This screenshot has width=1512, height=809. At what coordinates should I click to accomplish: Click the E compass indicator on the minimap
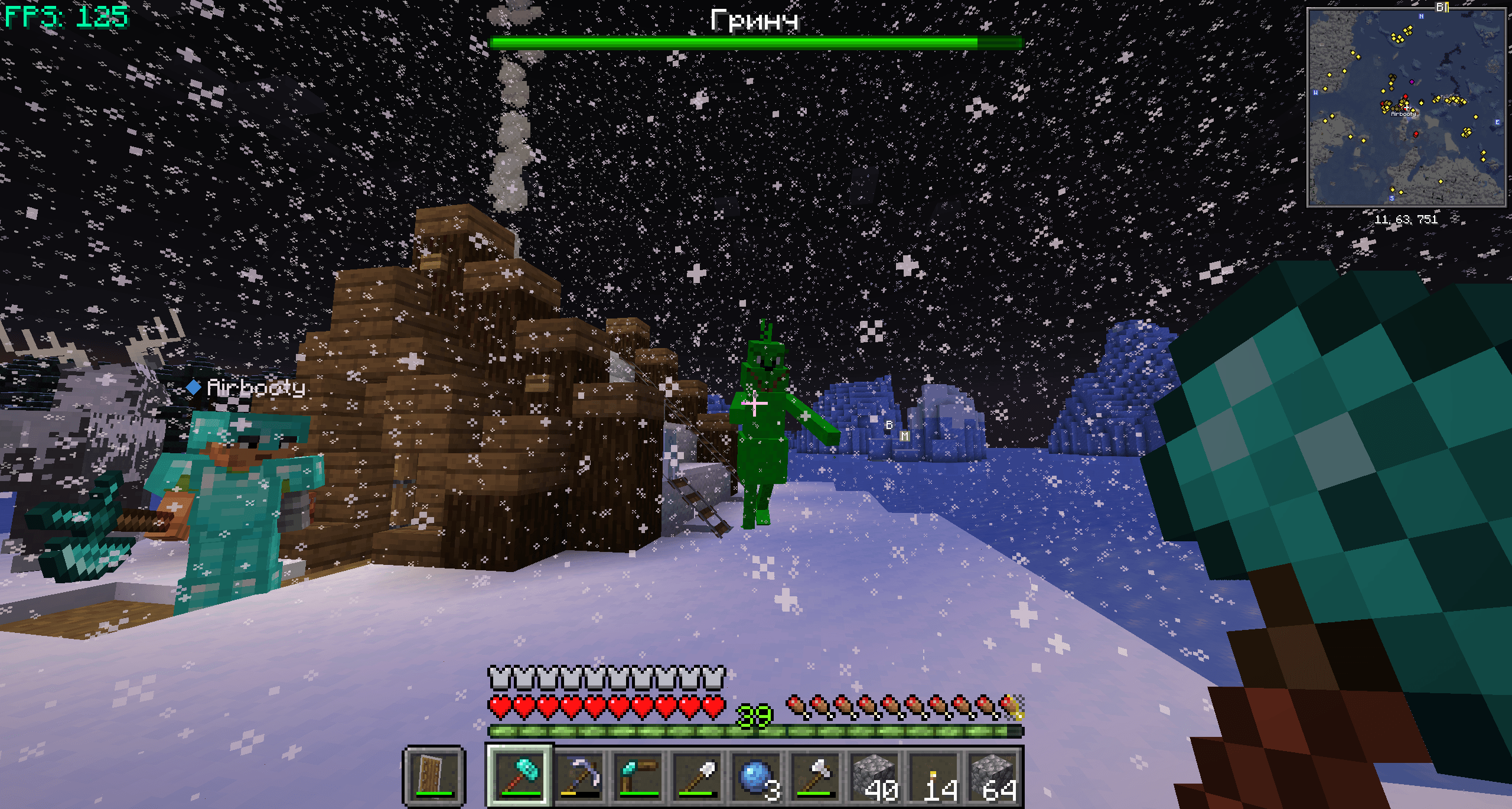point(1497,122)
